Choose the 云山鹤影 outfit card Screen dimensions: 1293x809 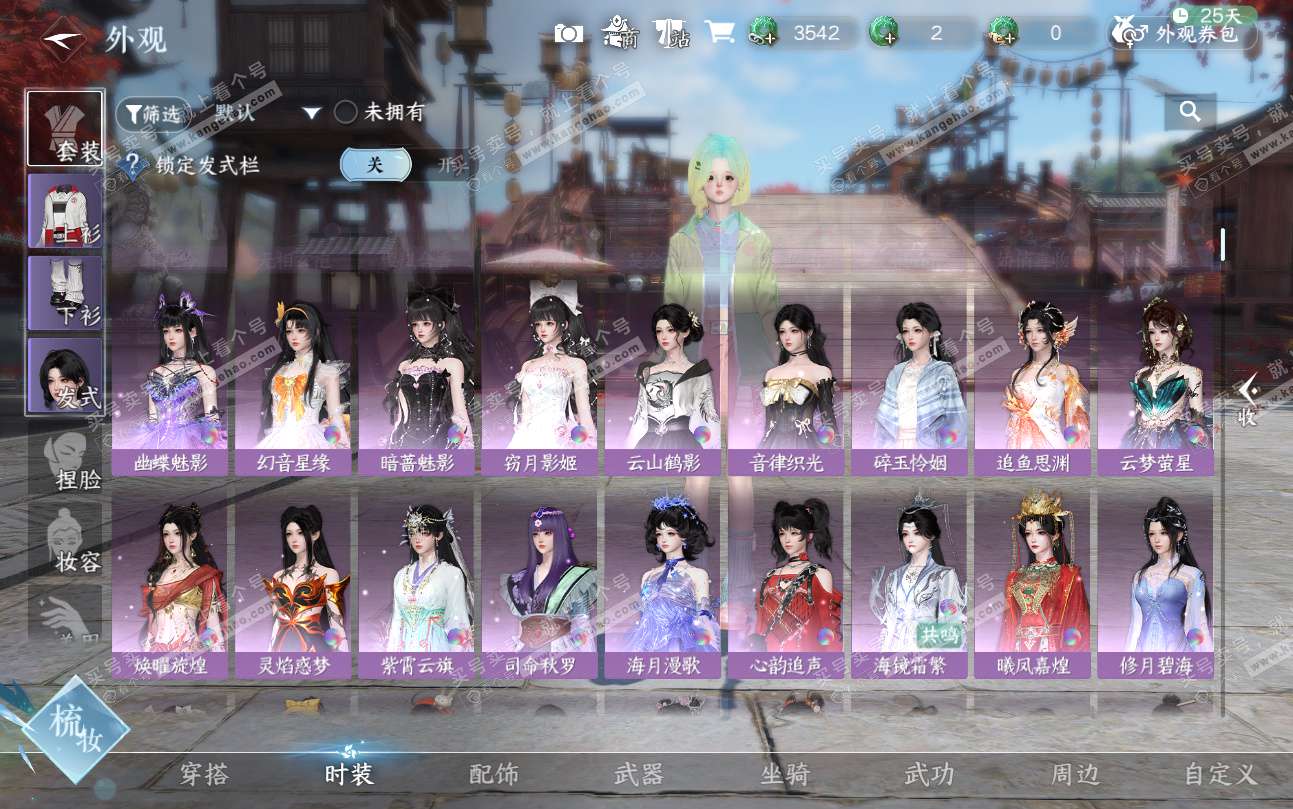(663, 380)
